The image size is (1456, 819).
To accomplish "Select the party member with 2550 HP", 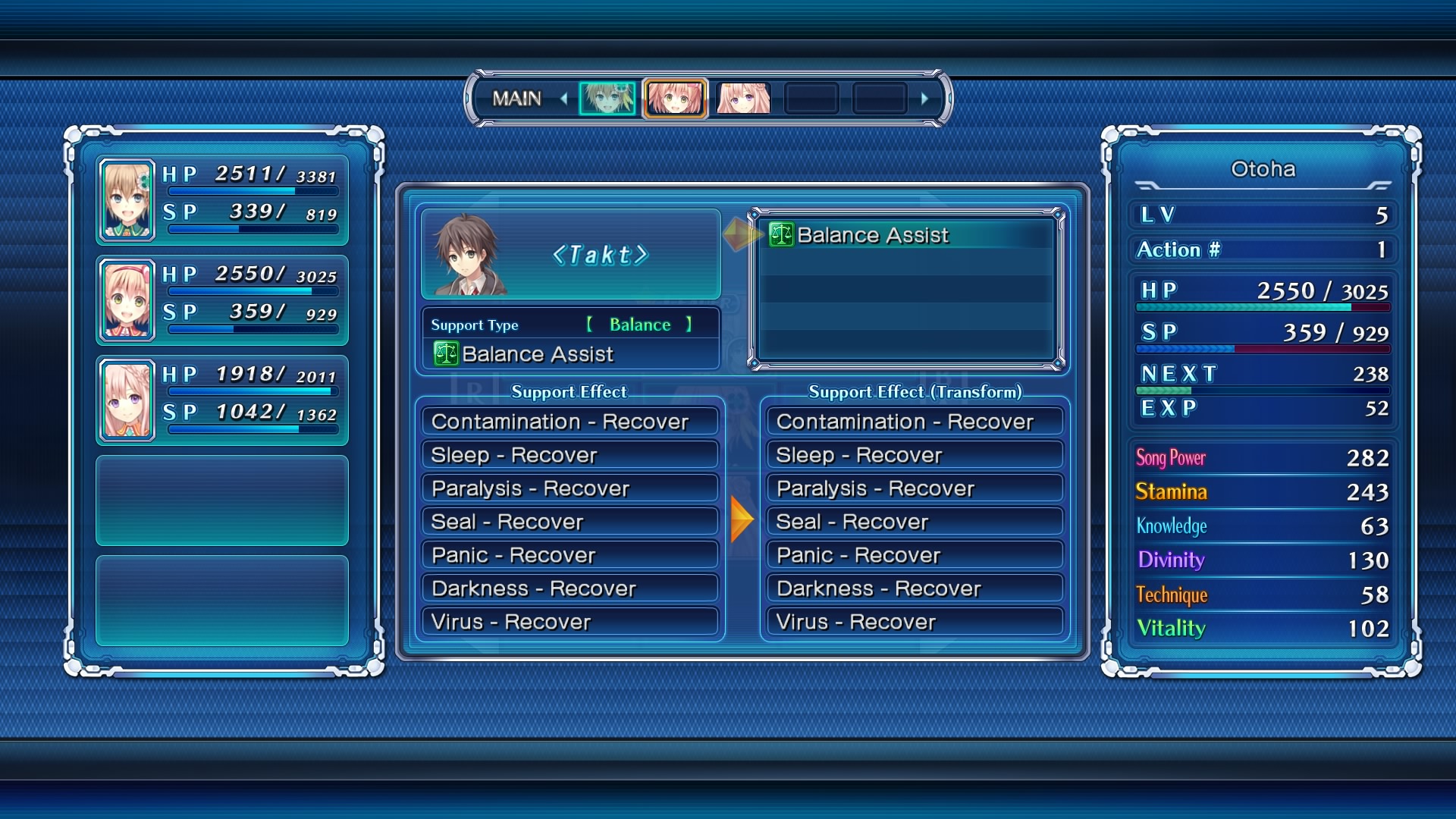I will (222, 300).
